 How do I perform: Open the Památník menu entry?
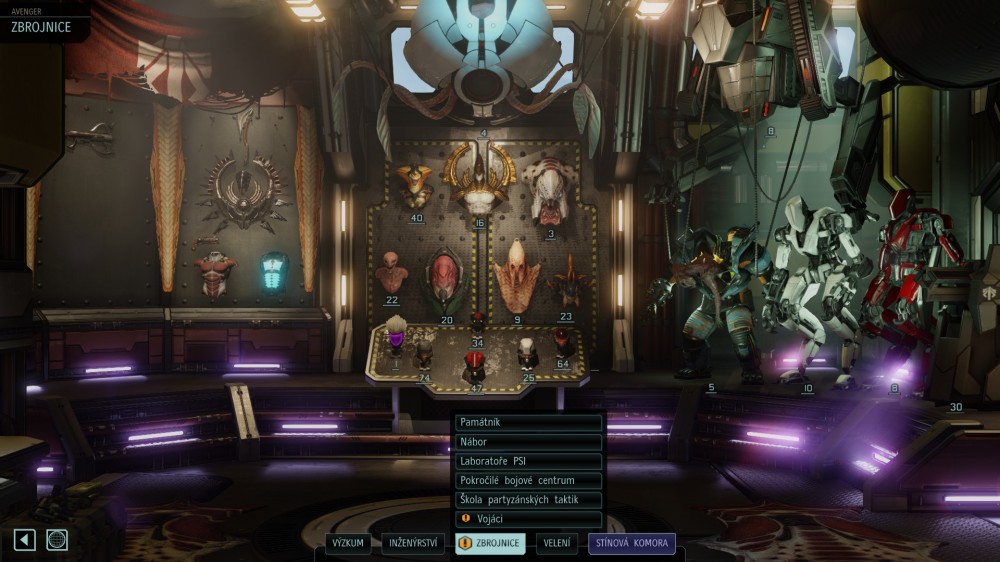click(x=528, y=422)
